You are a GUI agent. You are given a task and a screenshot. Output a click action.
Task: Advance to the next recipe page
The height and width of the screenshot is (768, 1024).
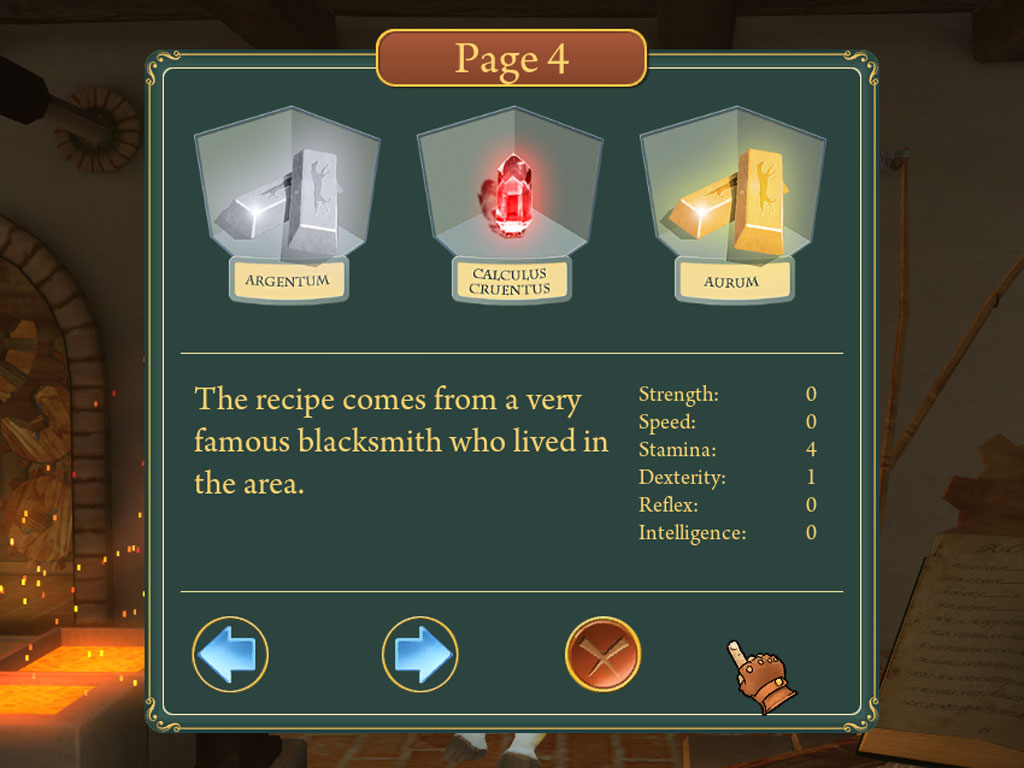[420, 654]
